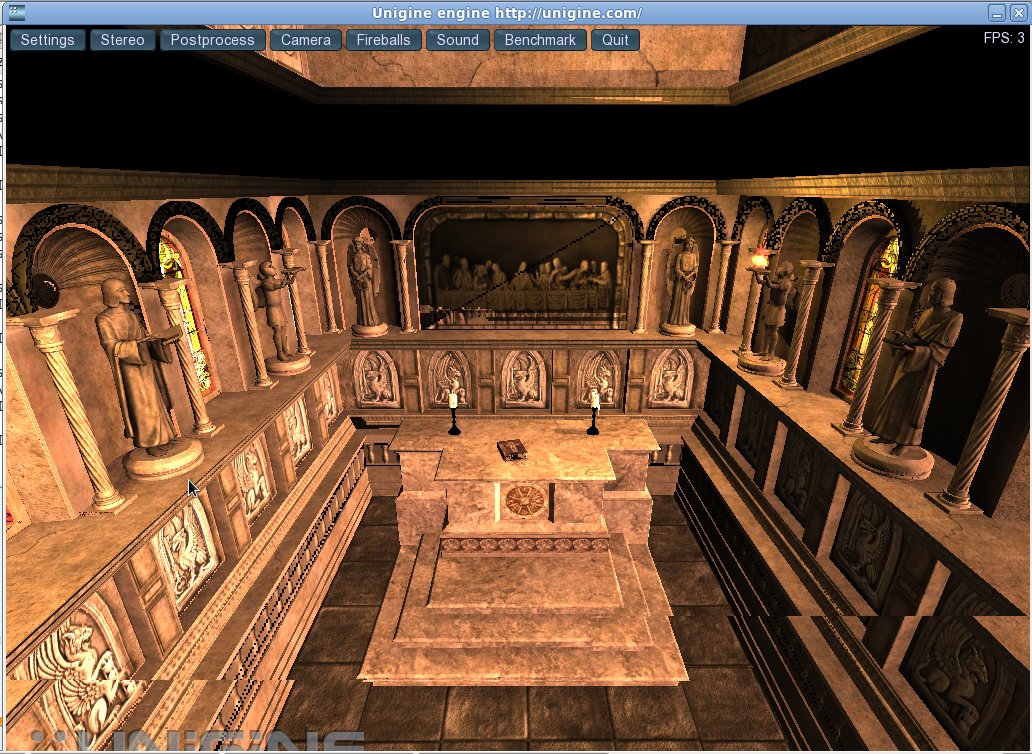Viewport: 1032px width, 754px height.
Task: Open the Settings panel
Action: click(x=48, y=40)
